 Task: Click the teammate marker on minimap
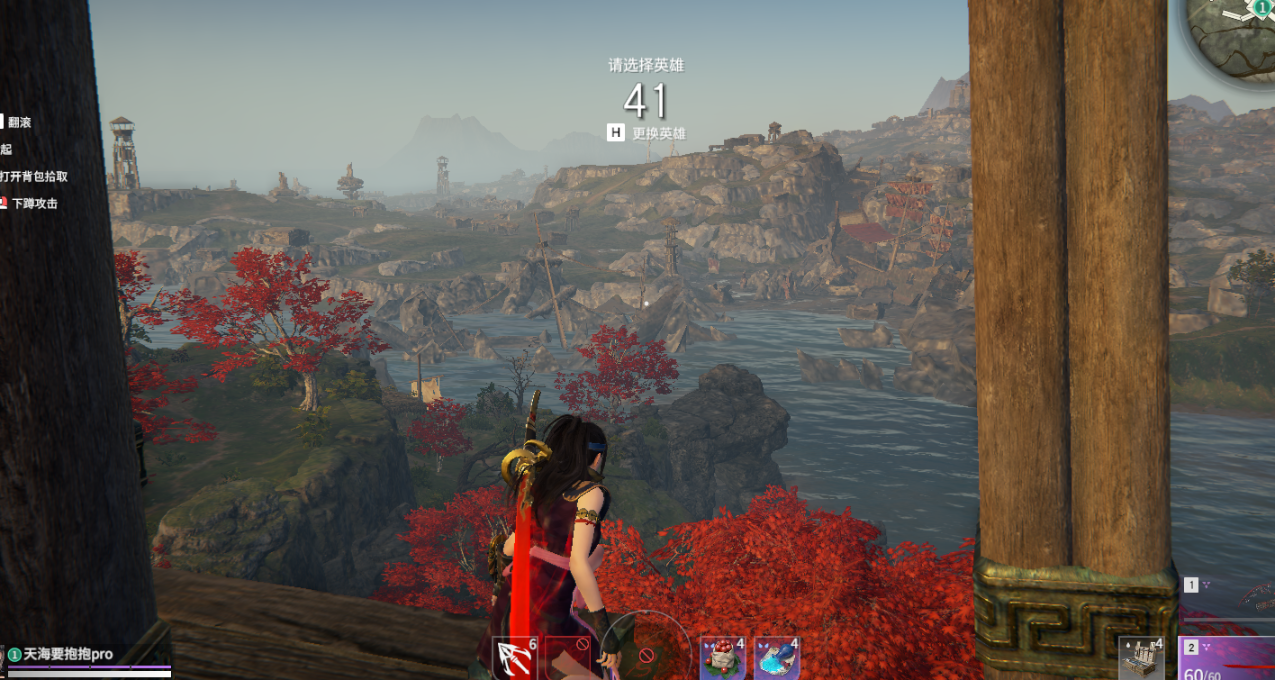pos(1262,6)
